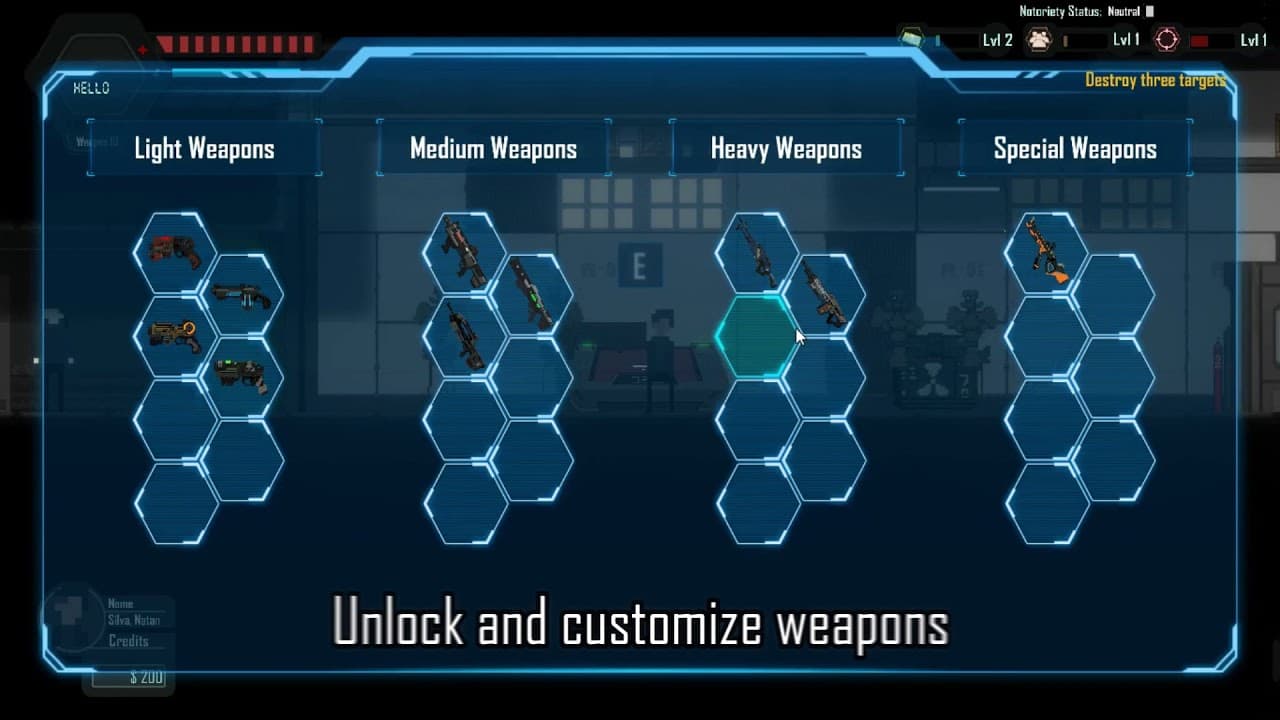Select the top-left rifle in Medium Weapons

point(464,252)
